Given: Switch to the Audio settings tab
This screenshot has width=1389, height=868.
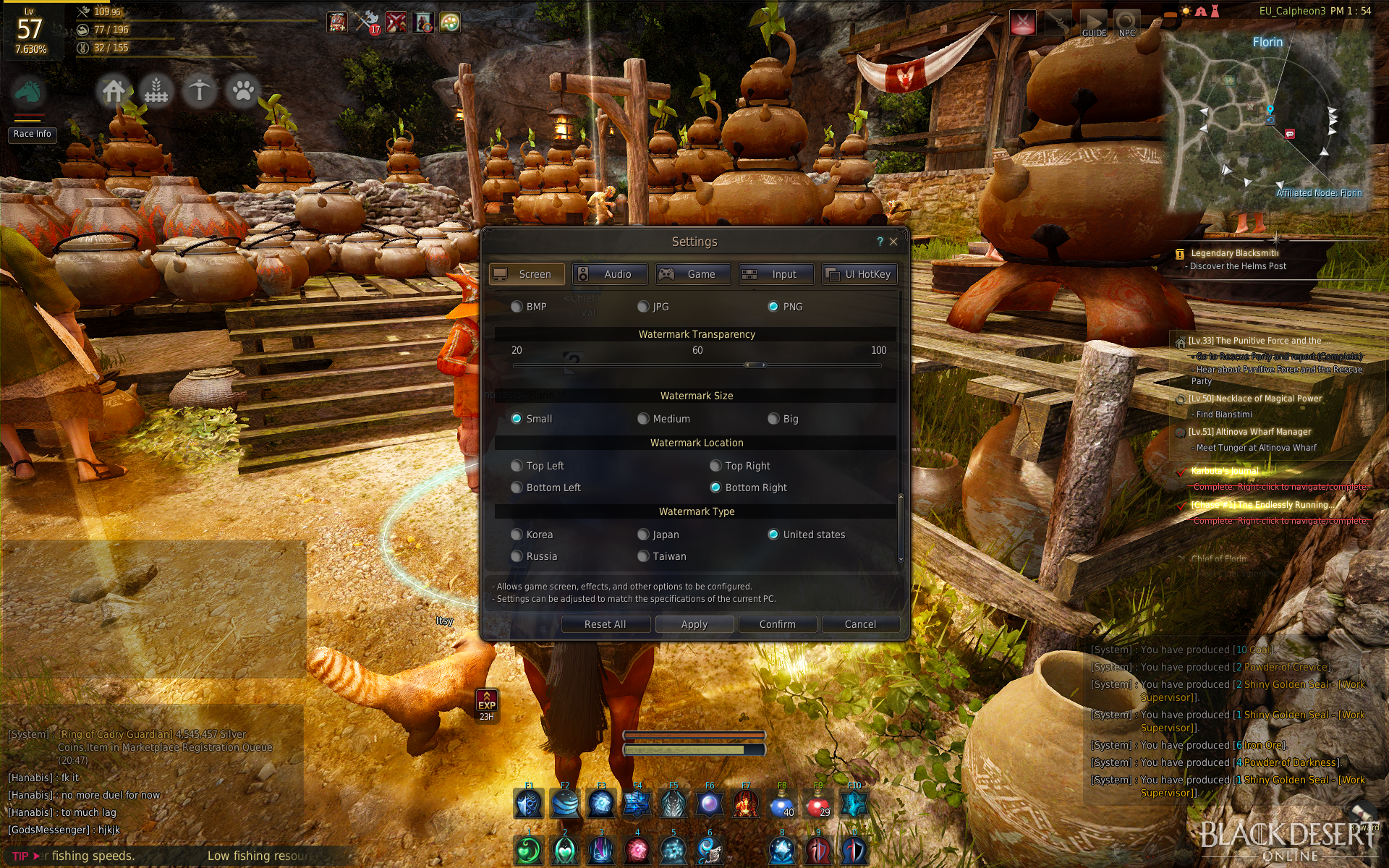Looking at the screenshot, I should point(610,274).
